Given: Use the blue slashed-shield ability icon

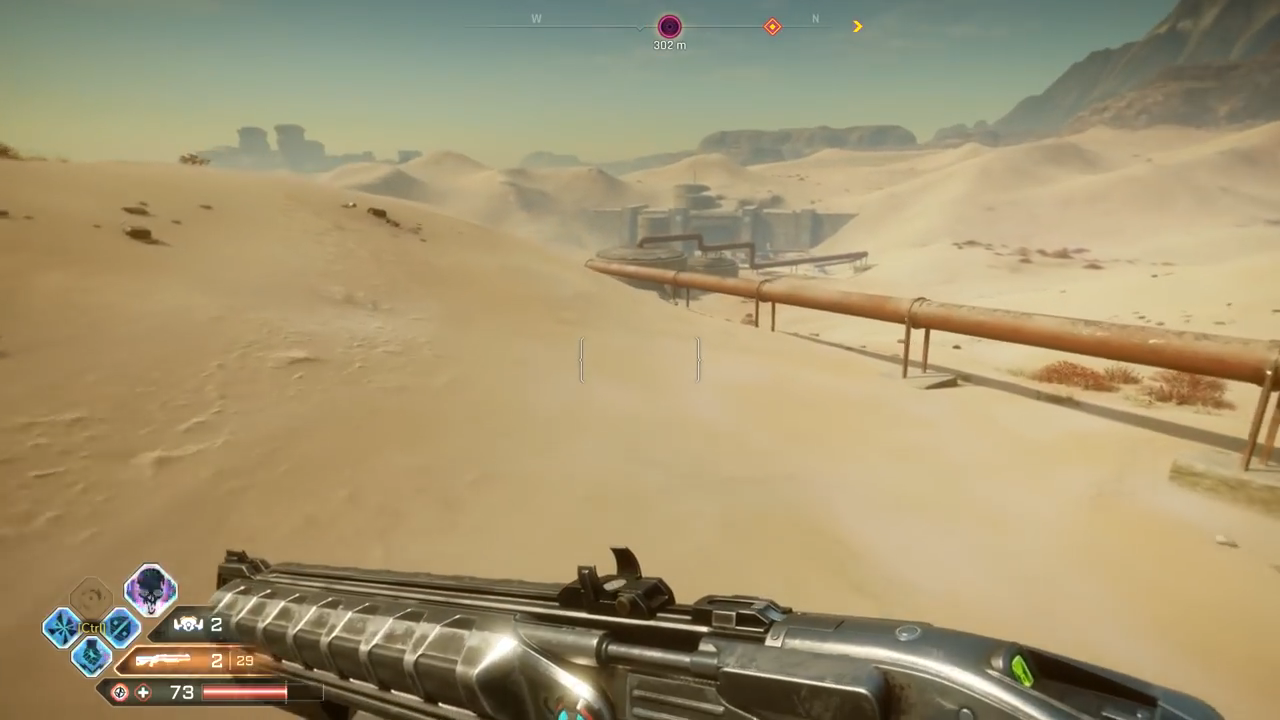Looking at the screenshot, I should [x=121, y=628].
